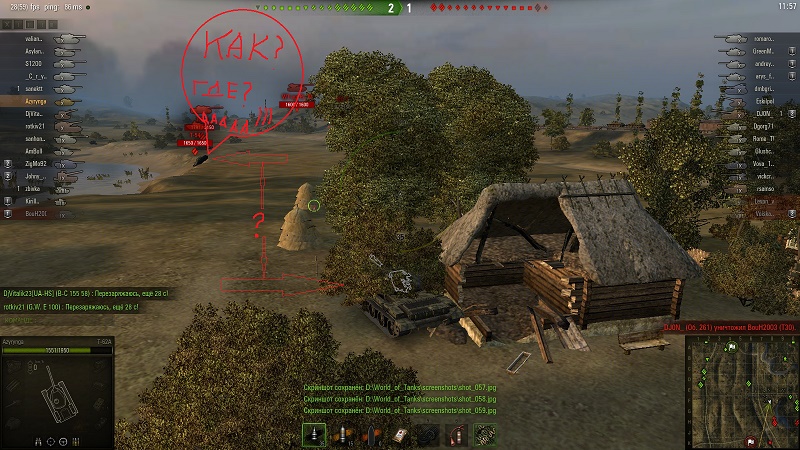The height and width of the screenshot is (450, 800).
Task: Click the team score indicator at top
Action: click(400, 7)
